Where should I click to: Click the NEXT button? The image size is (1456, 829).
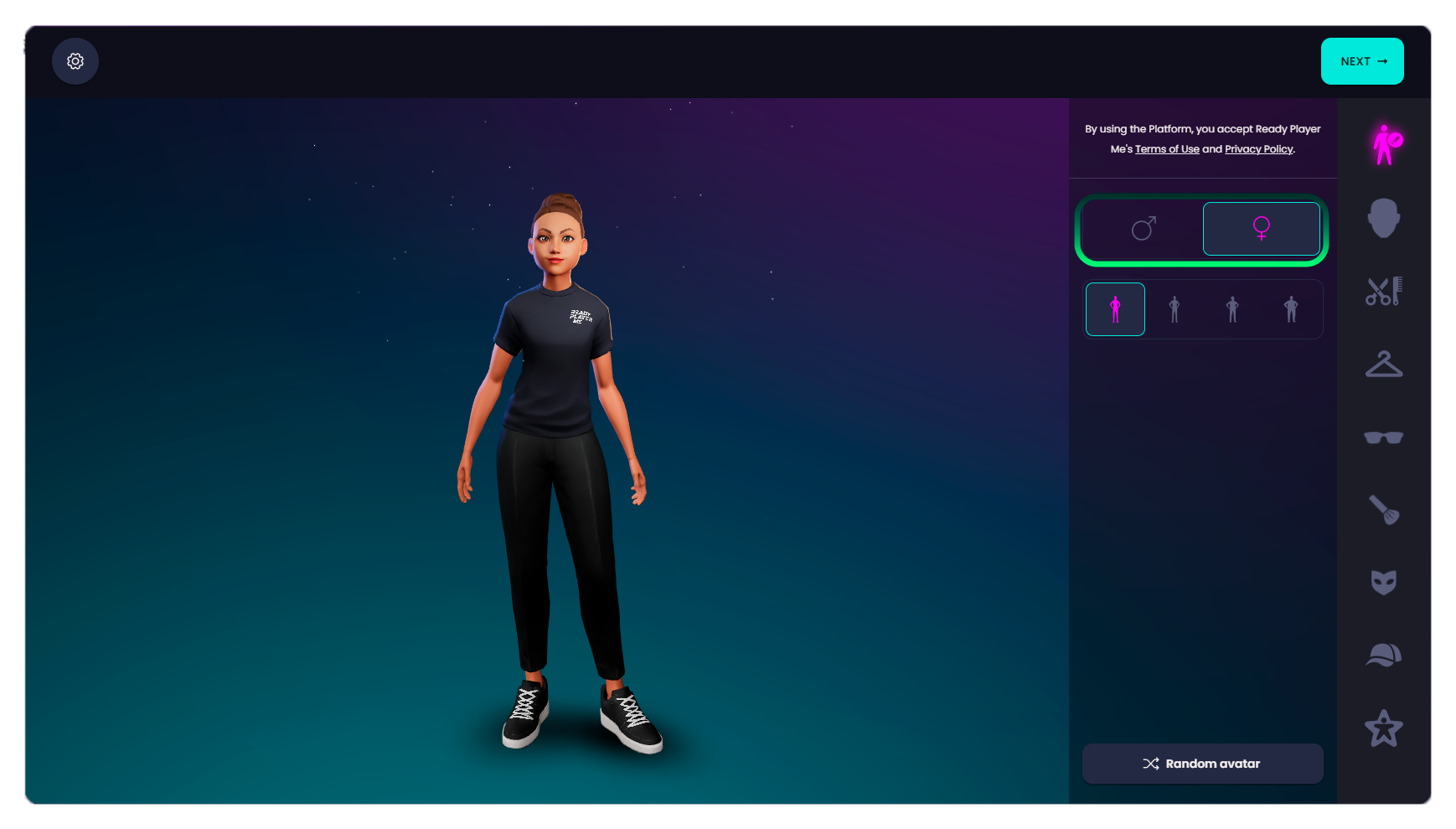pyautogui.click(x=1361, y=61)
